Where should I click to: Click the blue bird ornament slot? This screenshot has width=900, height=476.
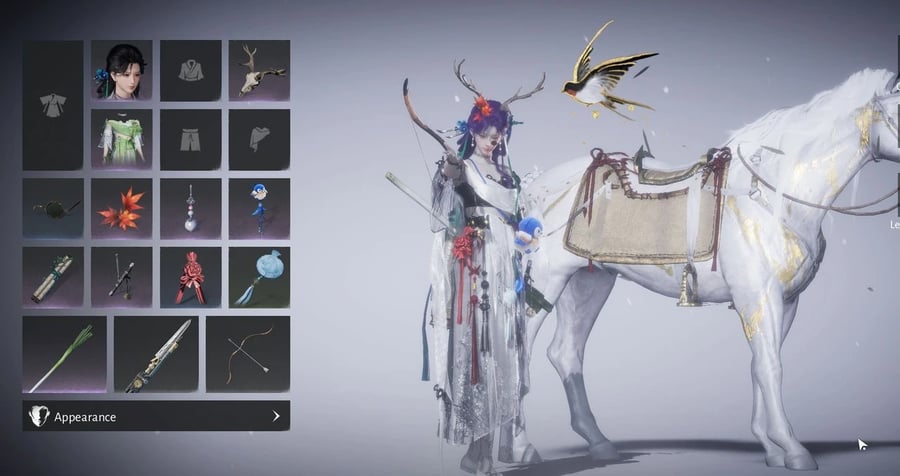(259, 208)
